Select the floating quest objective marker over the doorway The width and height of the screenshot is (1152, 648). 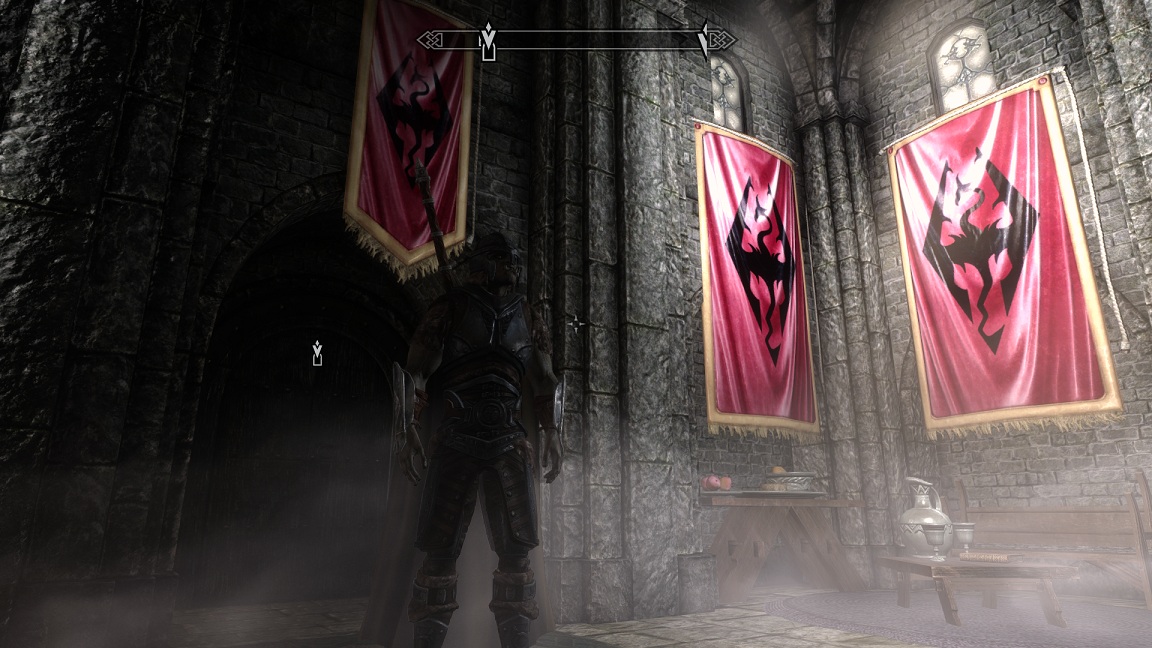coord(317,352)
